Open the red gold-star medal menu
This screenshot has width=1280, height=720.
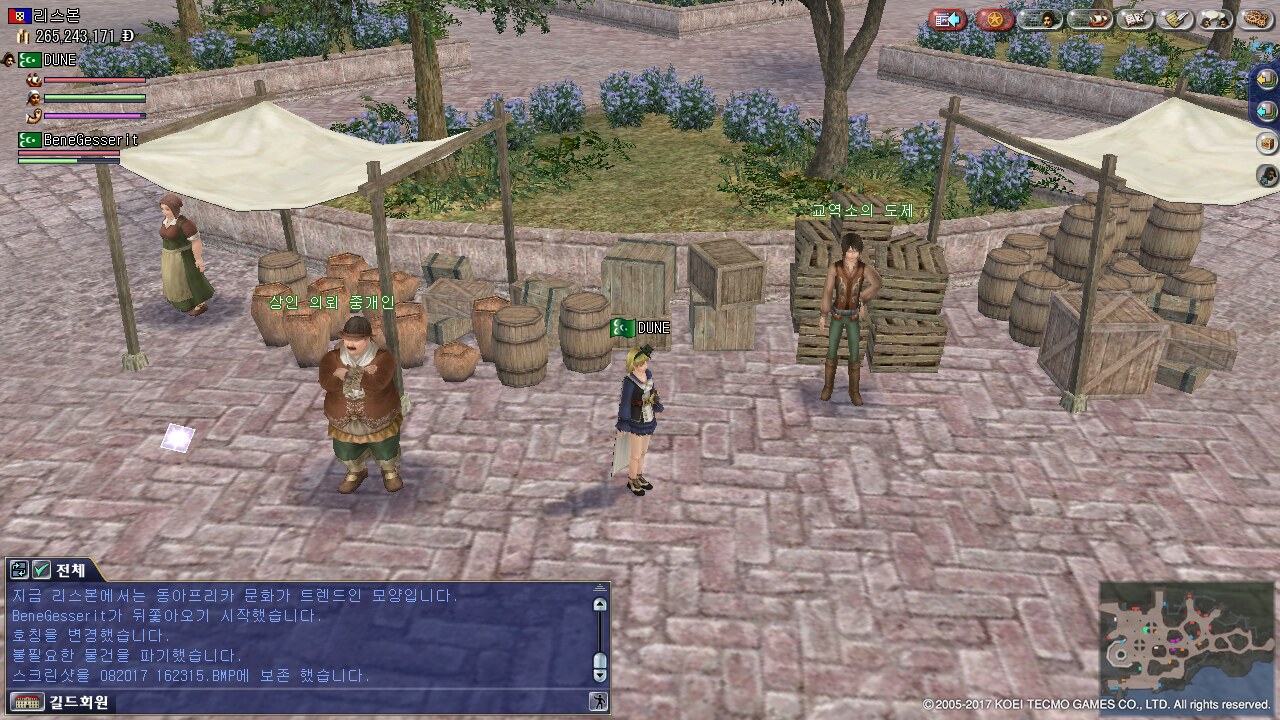tap(994, 19)
